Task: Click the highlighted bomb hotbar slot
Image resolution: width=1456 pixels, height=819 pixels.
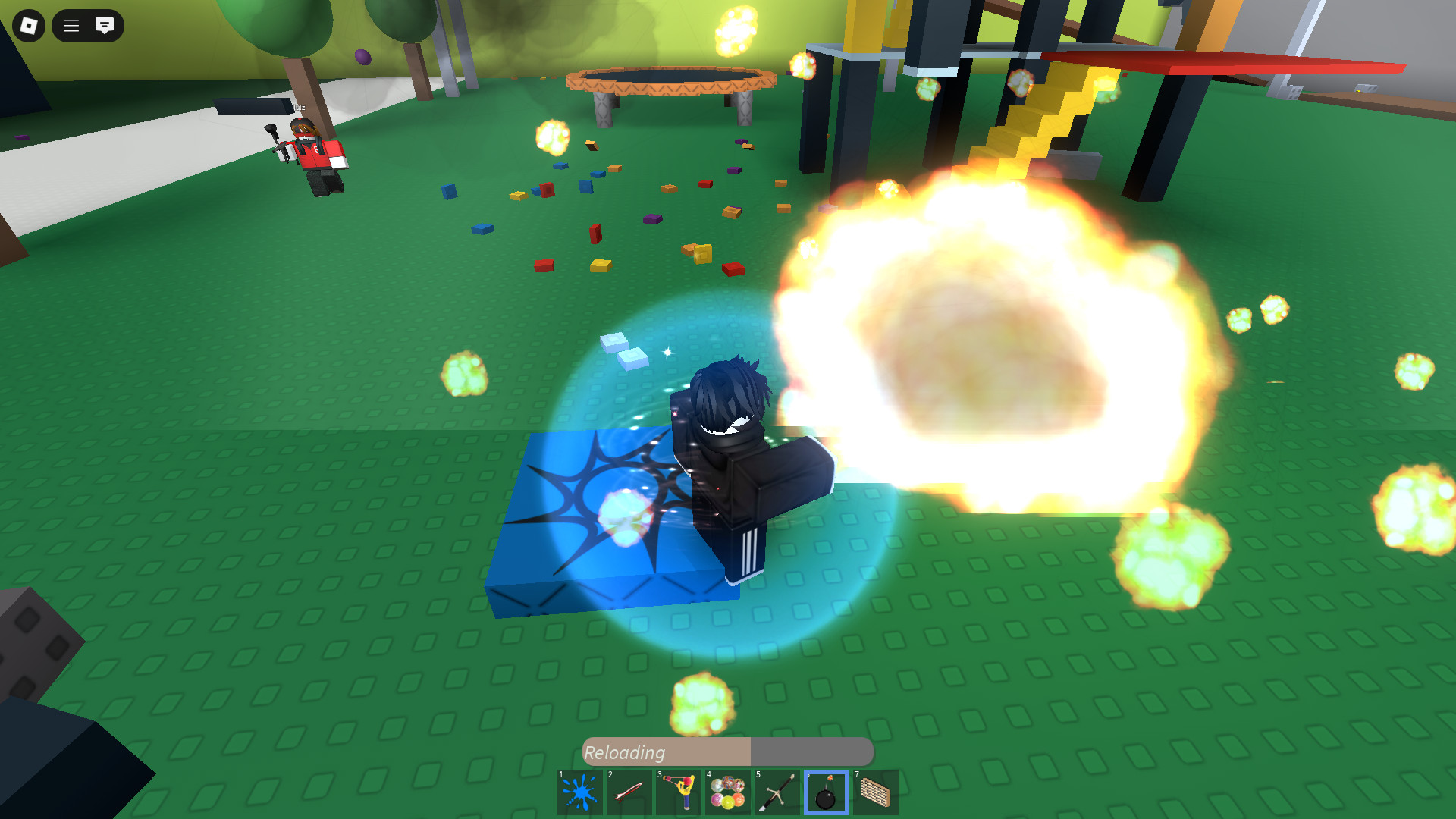Action: [x=825, y=792]
